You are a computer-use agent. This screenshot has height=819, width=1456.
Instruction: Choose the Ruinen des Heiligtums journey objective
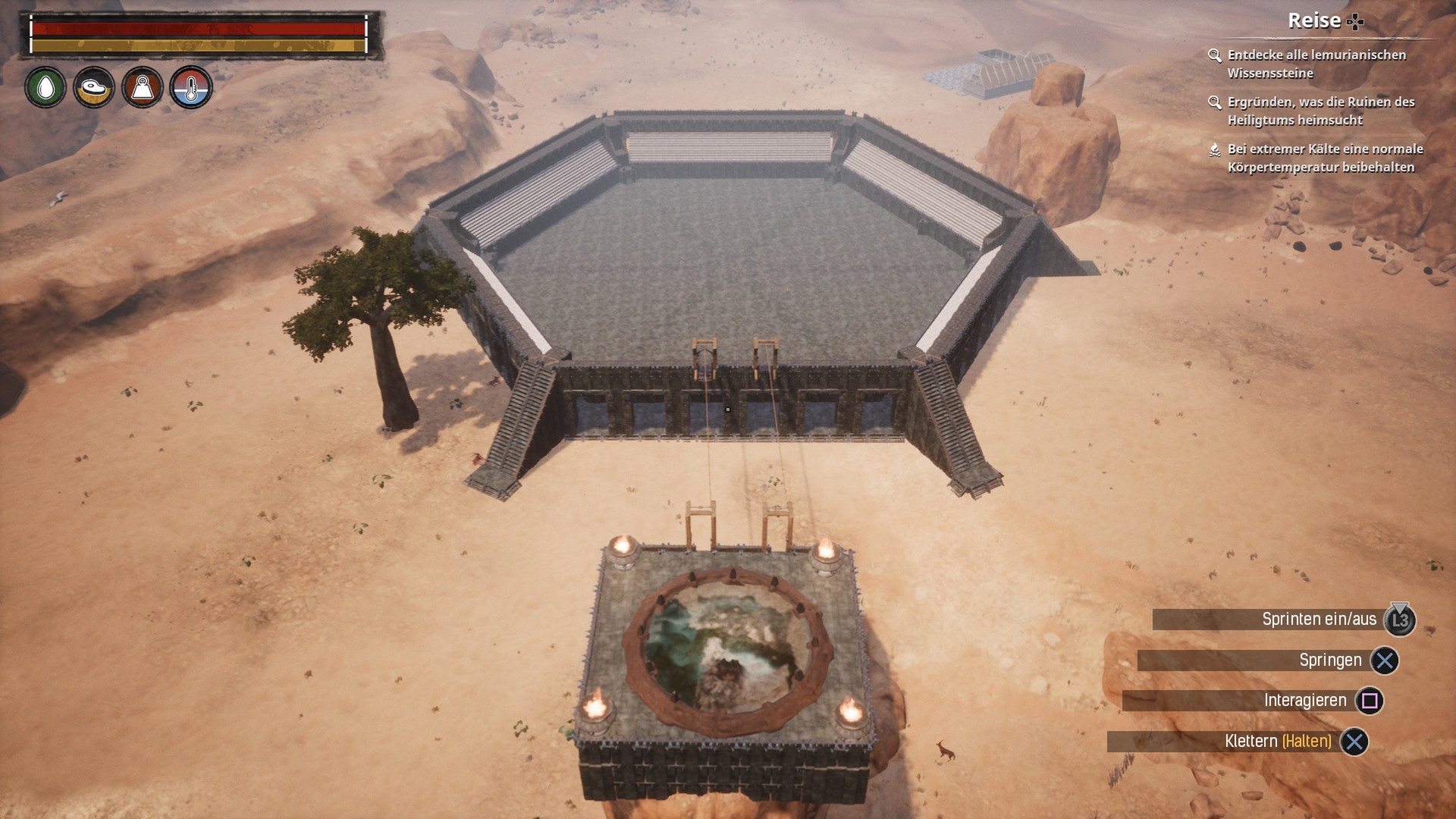pos(1320,111)
